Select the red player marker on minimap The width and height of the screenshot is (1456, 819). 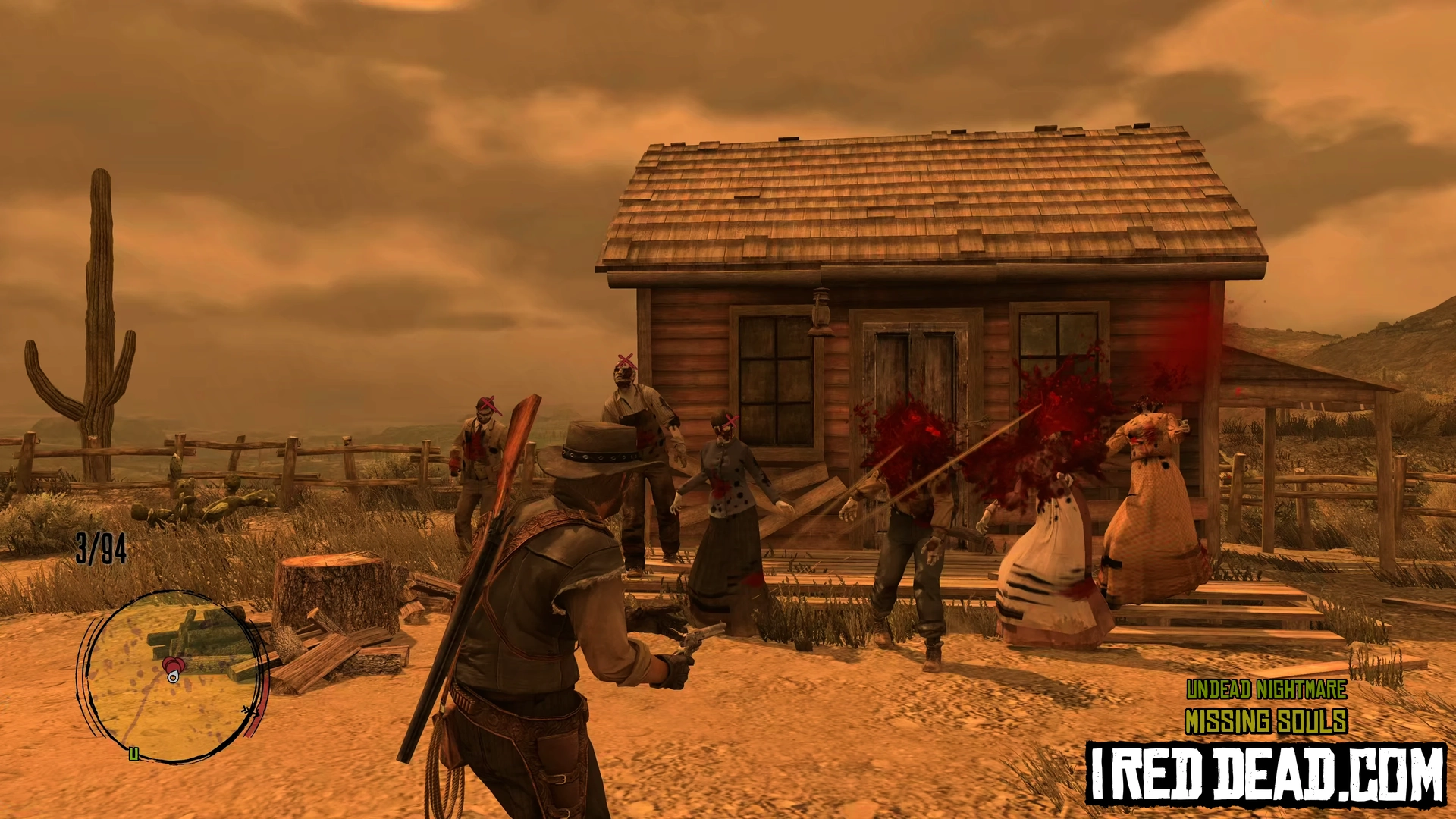coord(174,669)
